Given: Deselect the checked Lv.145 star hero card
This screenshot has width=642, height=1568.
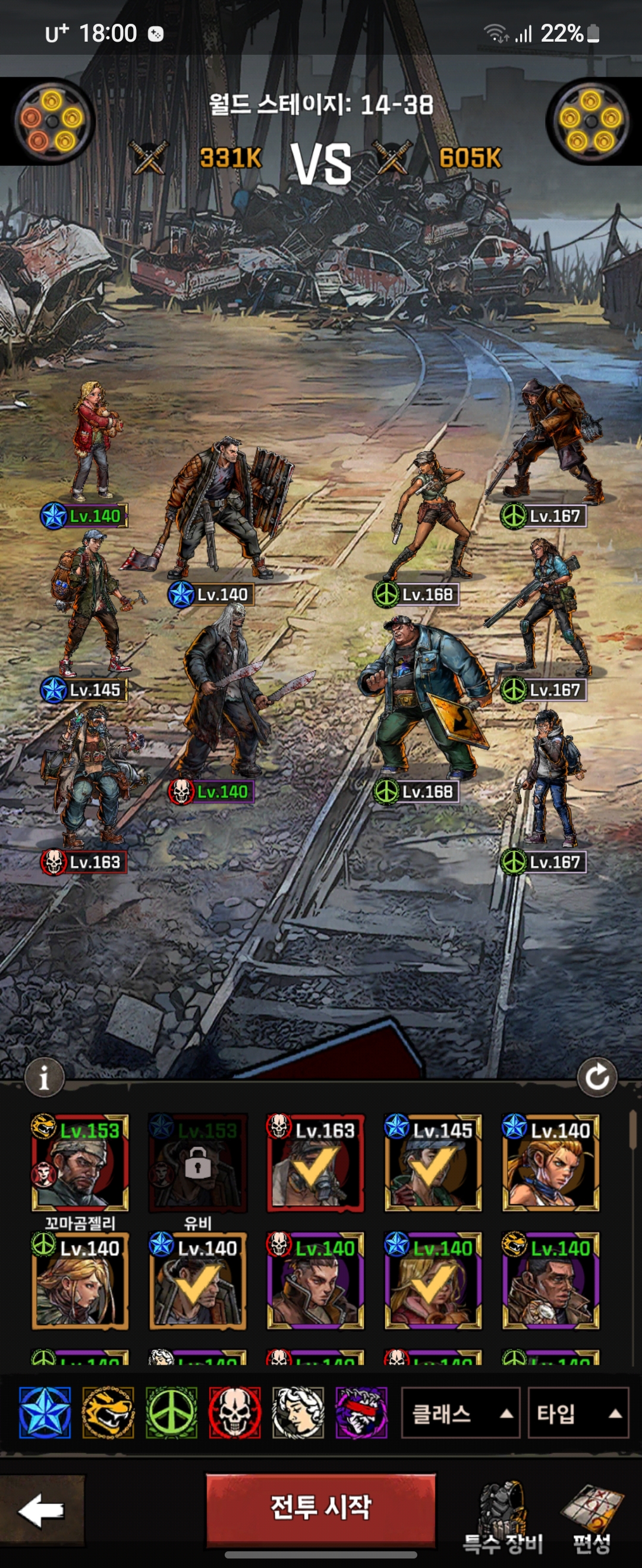Looking at the screenshot, I should 433,1162.
